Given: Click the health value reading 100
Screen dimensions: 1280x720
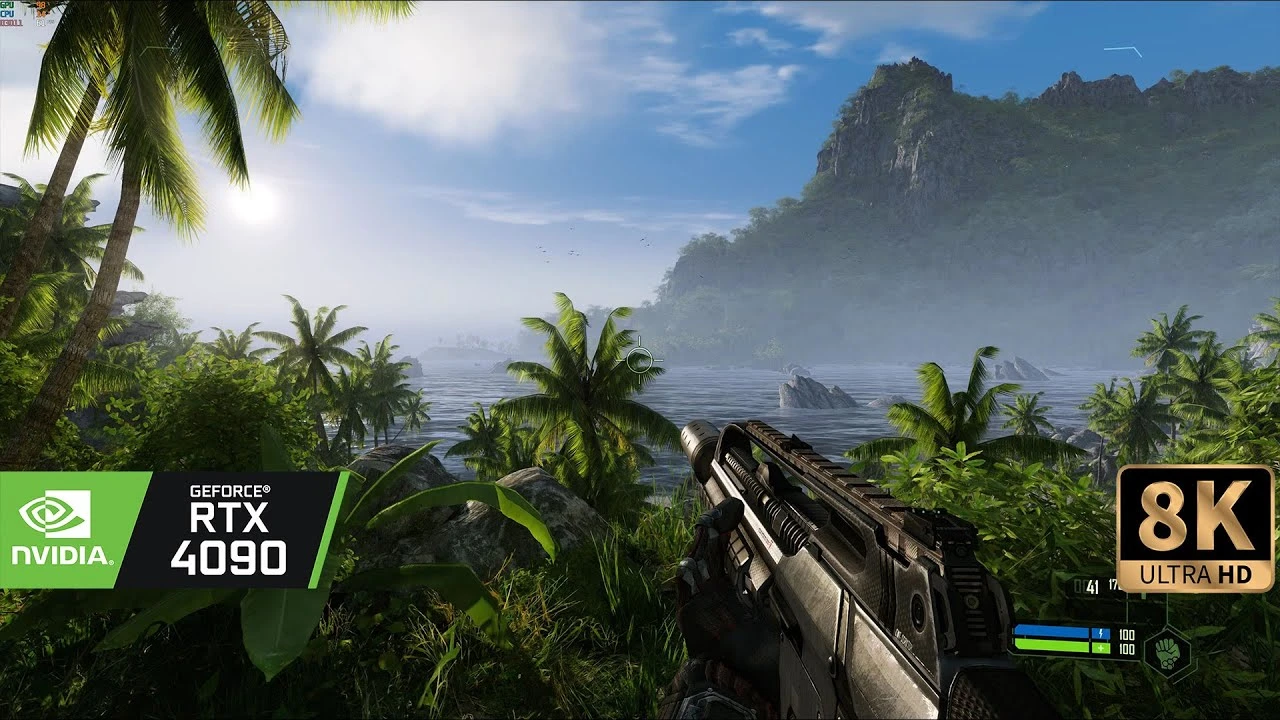Looking at the screenshot, I should [1126, 649].
